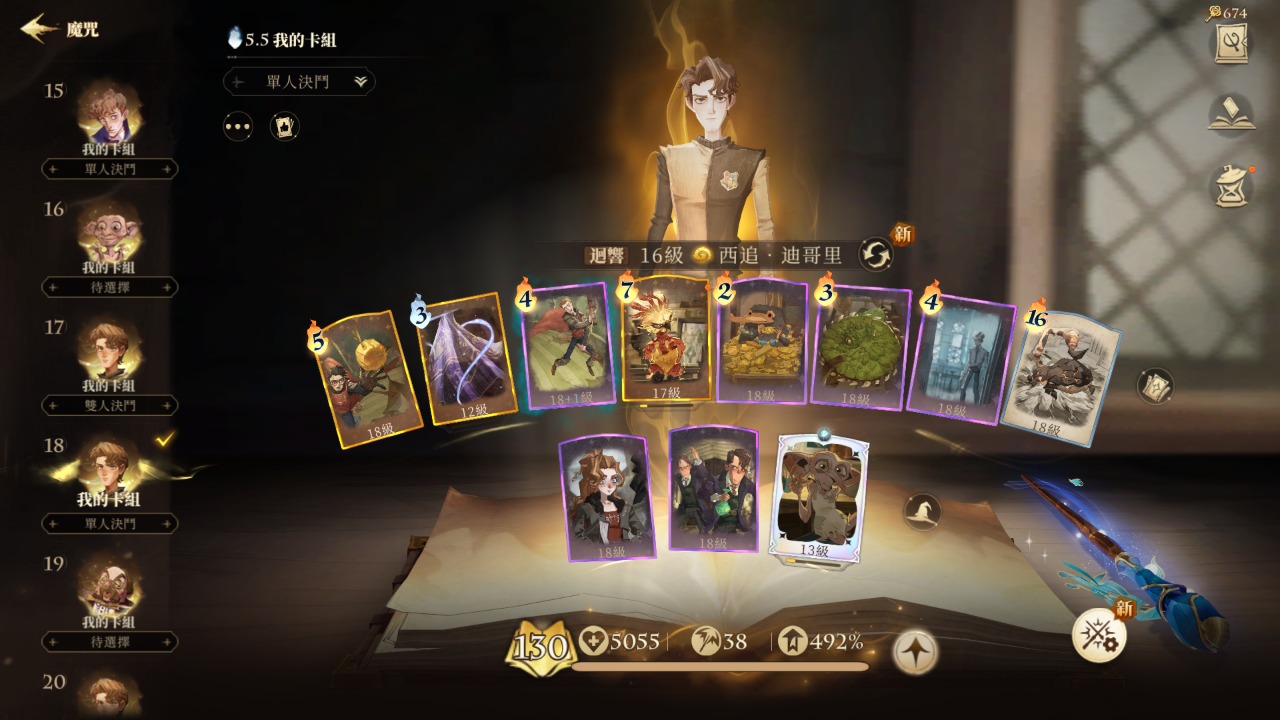Image resolution: width=1280 pixels, height=720 pixels.
Task: Swap the echo with the circular arrows button
Action: 877,254
